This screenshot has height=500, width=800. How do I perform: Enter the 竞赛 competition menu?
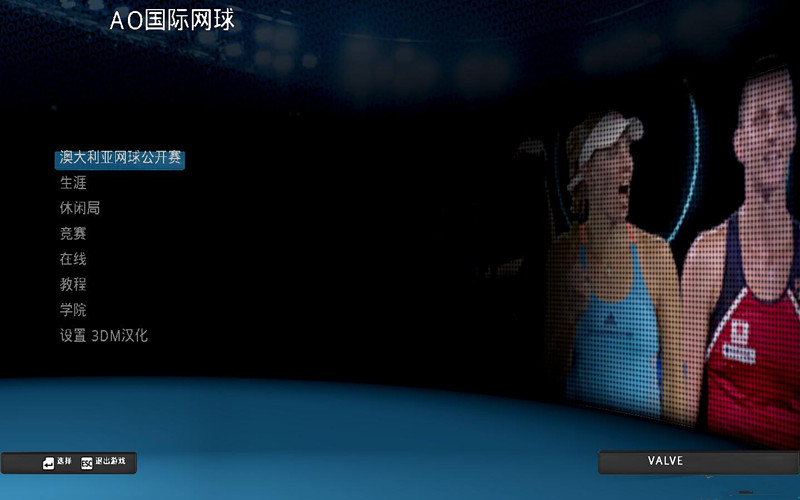coord(73,234)
